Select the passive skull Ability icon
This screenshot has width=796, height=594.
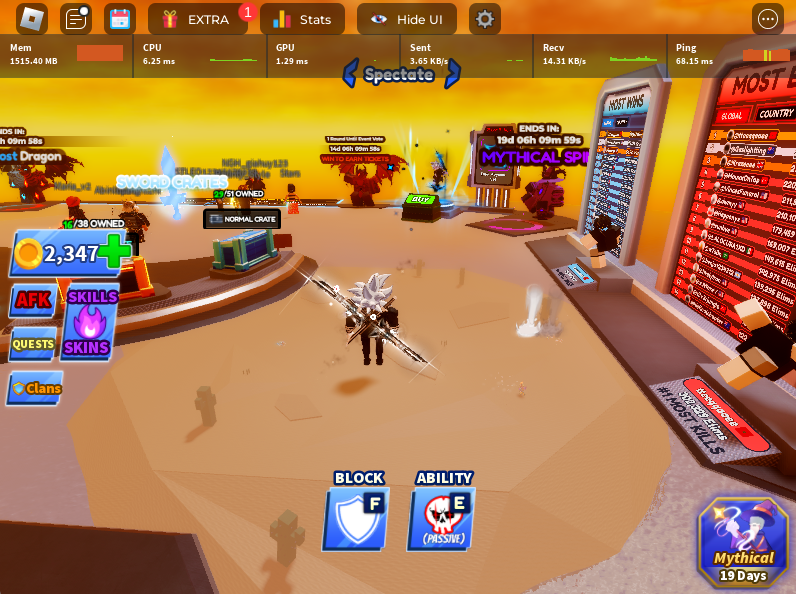click(442, 517)
